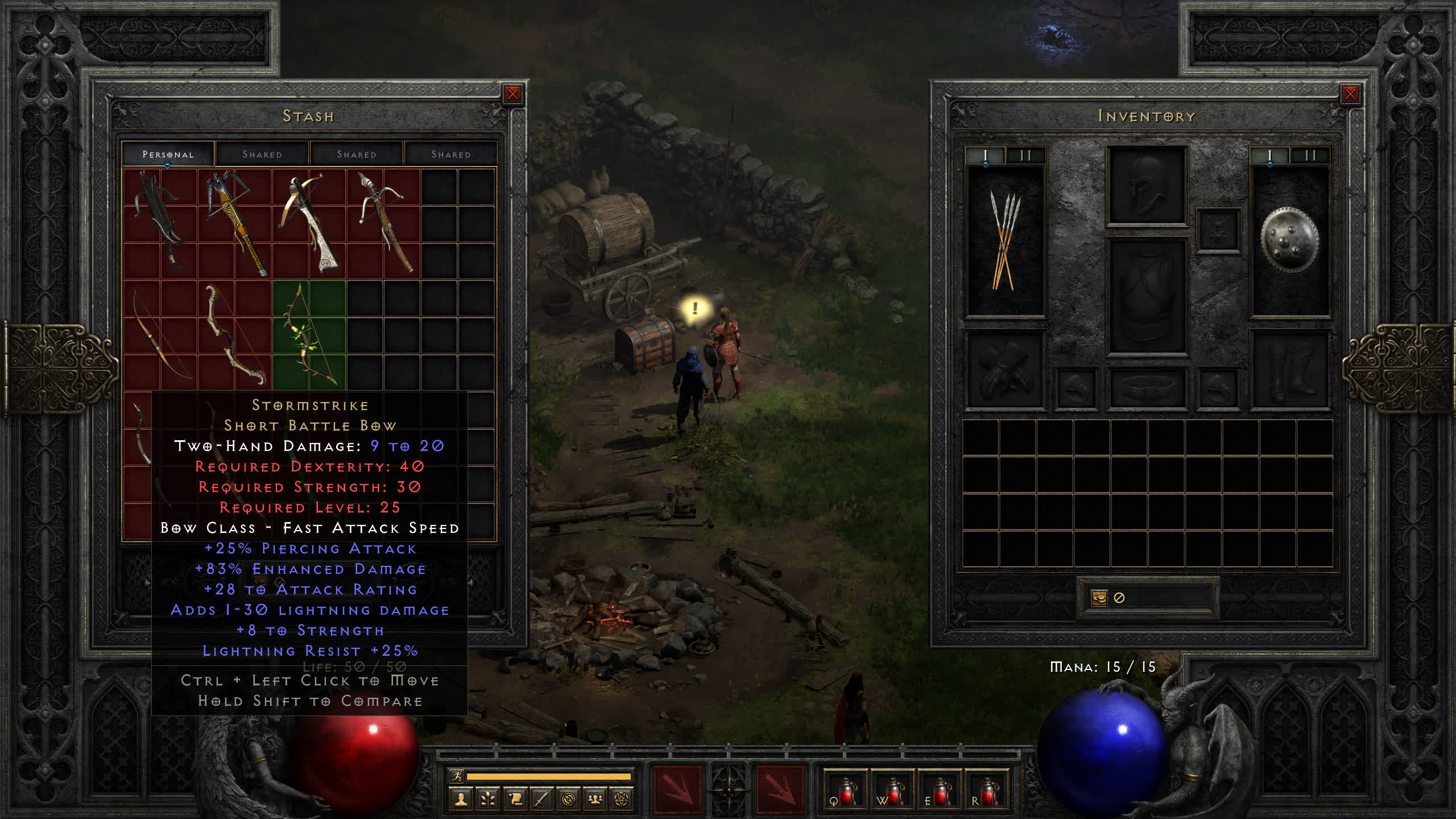This screenshot has width=1456, height=819.
Task: Open the gold coin button in inventory
Action: pyautogui.click(x=1099, y=598)
